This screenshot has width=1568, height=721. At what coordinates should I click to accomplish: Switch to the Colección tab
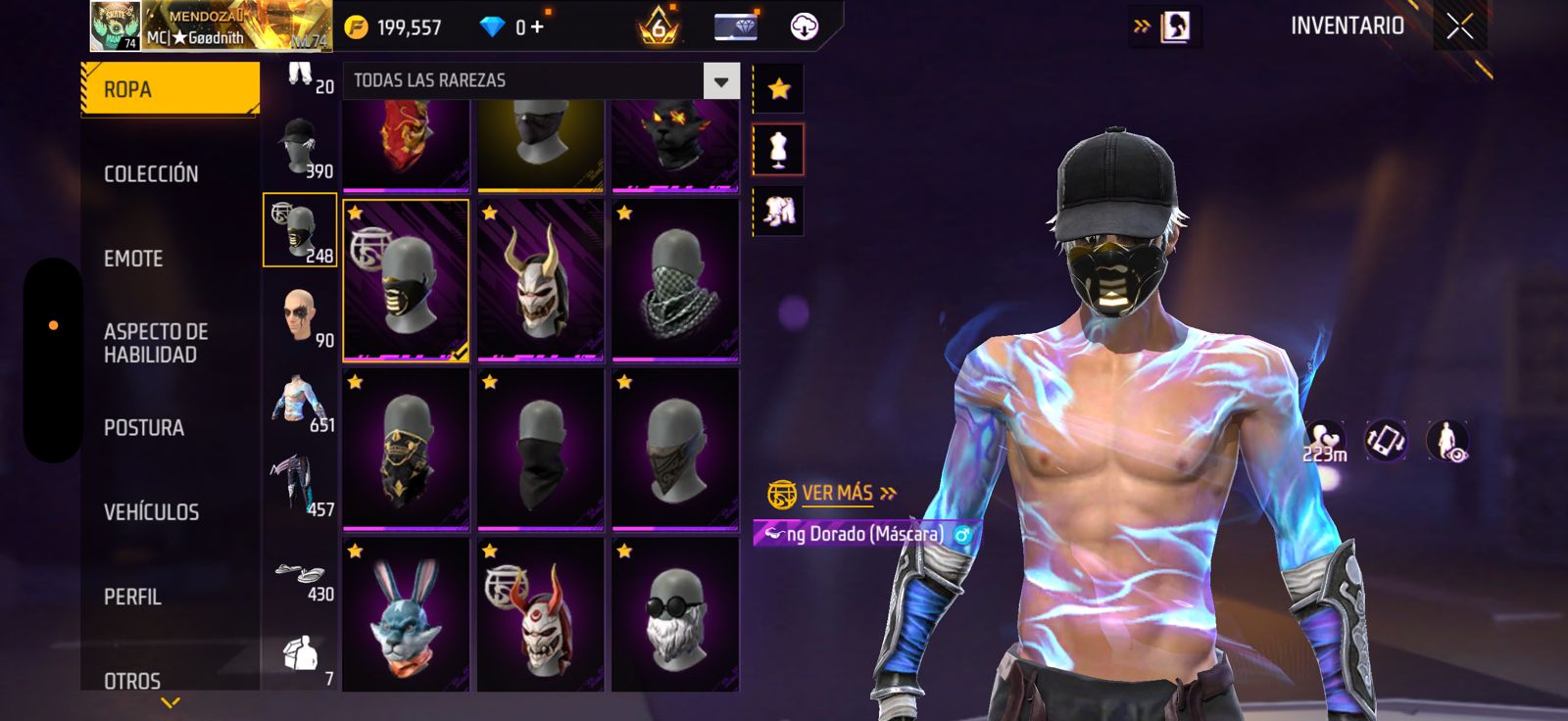point(151,173)
